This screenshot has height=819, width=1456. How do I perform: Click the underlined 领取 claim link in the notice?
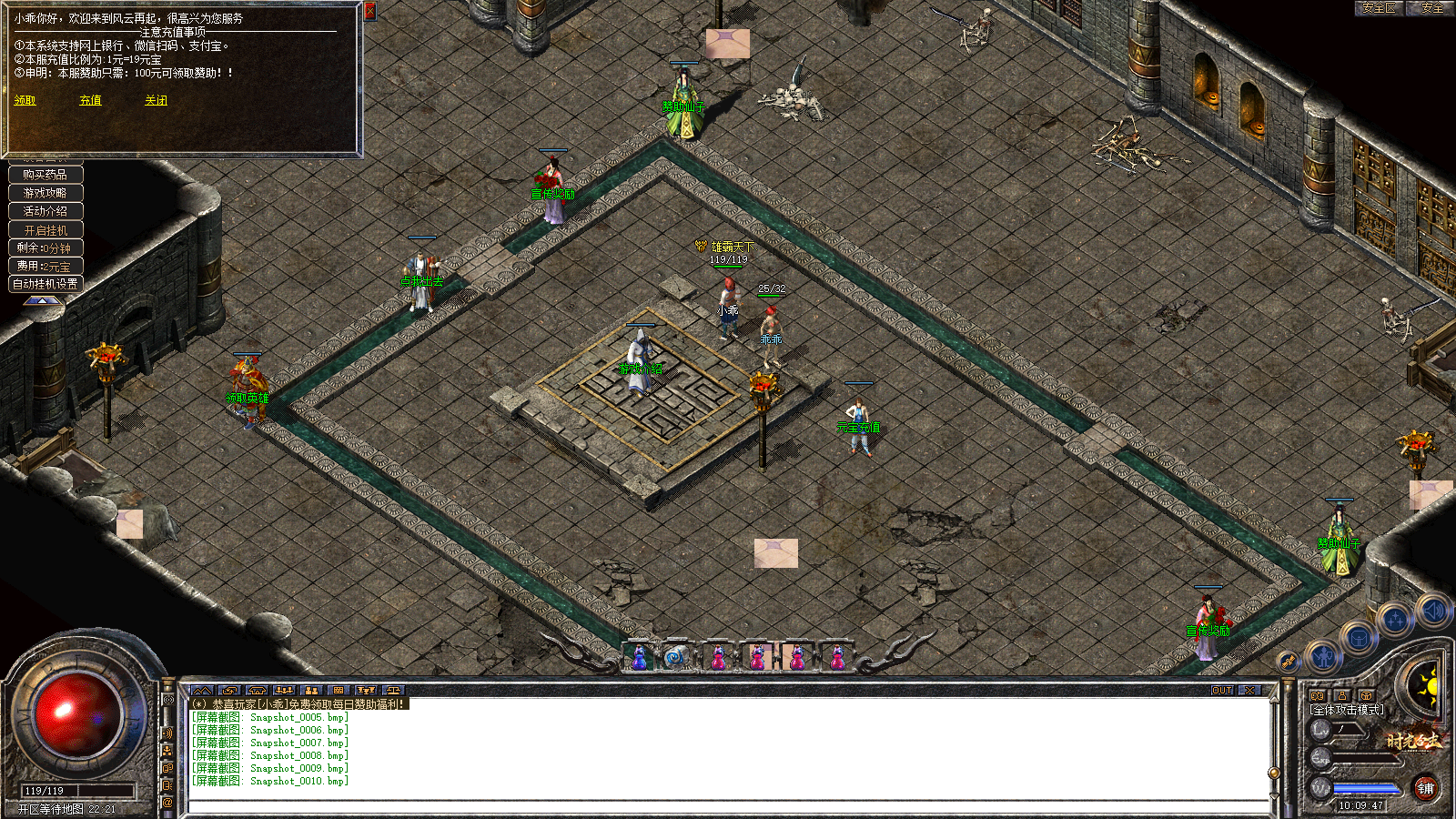[x=23, y=100]
